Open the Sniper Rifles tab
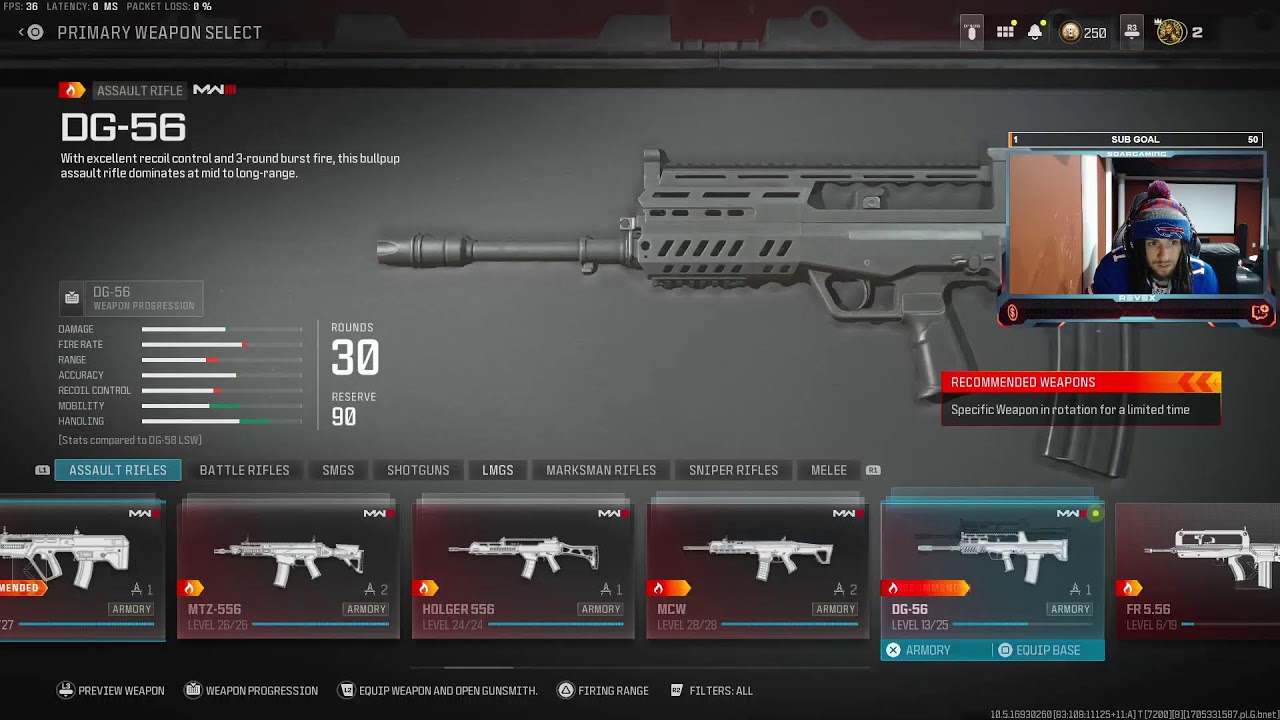1280x720 pixels. tap(733, 470)
